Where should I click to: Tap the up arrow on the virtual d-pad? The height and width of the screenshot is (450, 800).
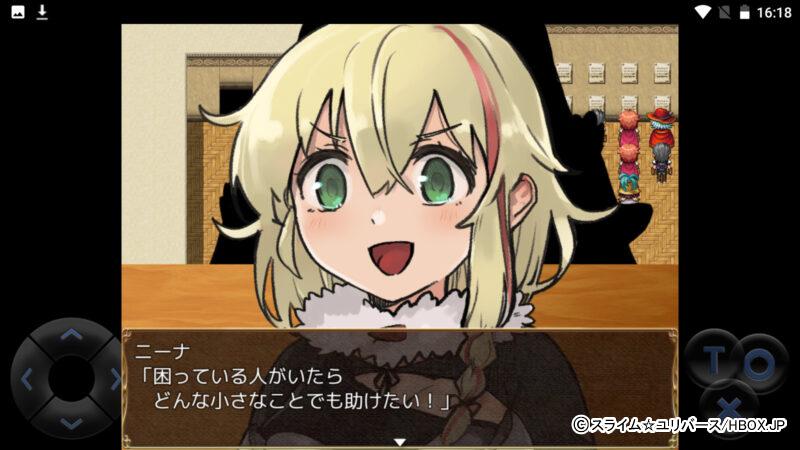(x=70, y=335)
